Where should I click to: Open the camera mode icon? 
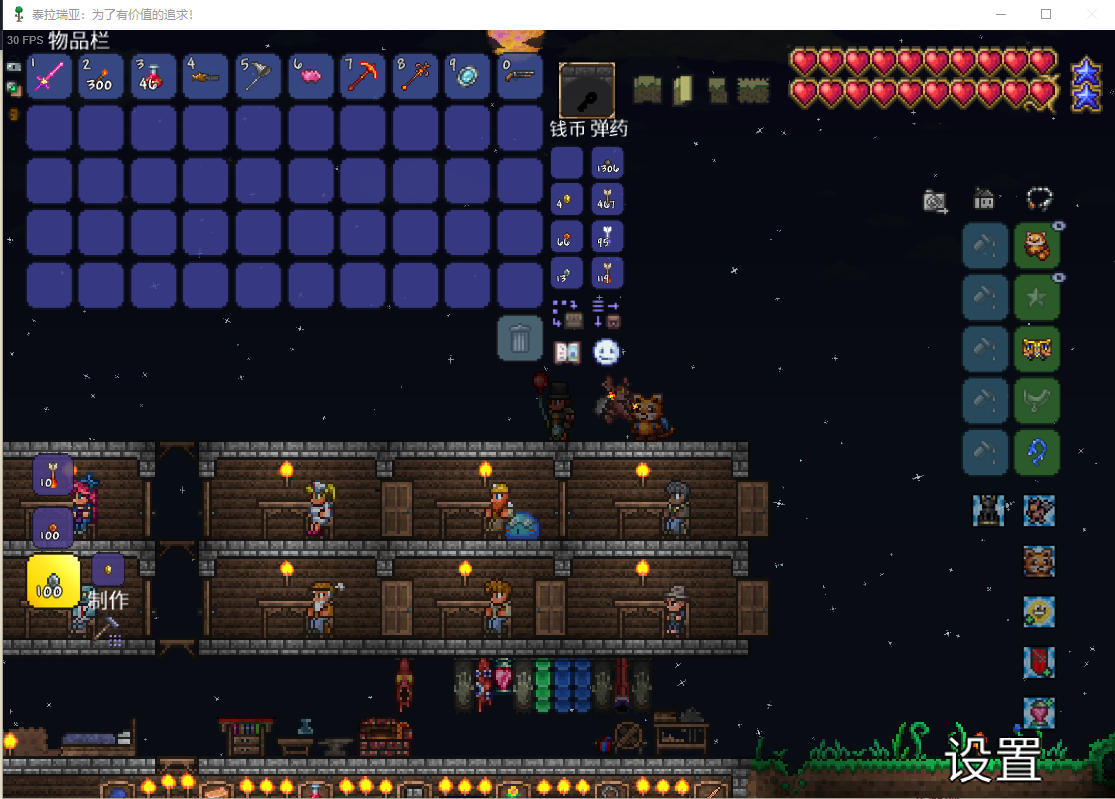point(935,202)
